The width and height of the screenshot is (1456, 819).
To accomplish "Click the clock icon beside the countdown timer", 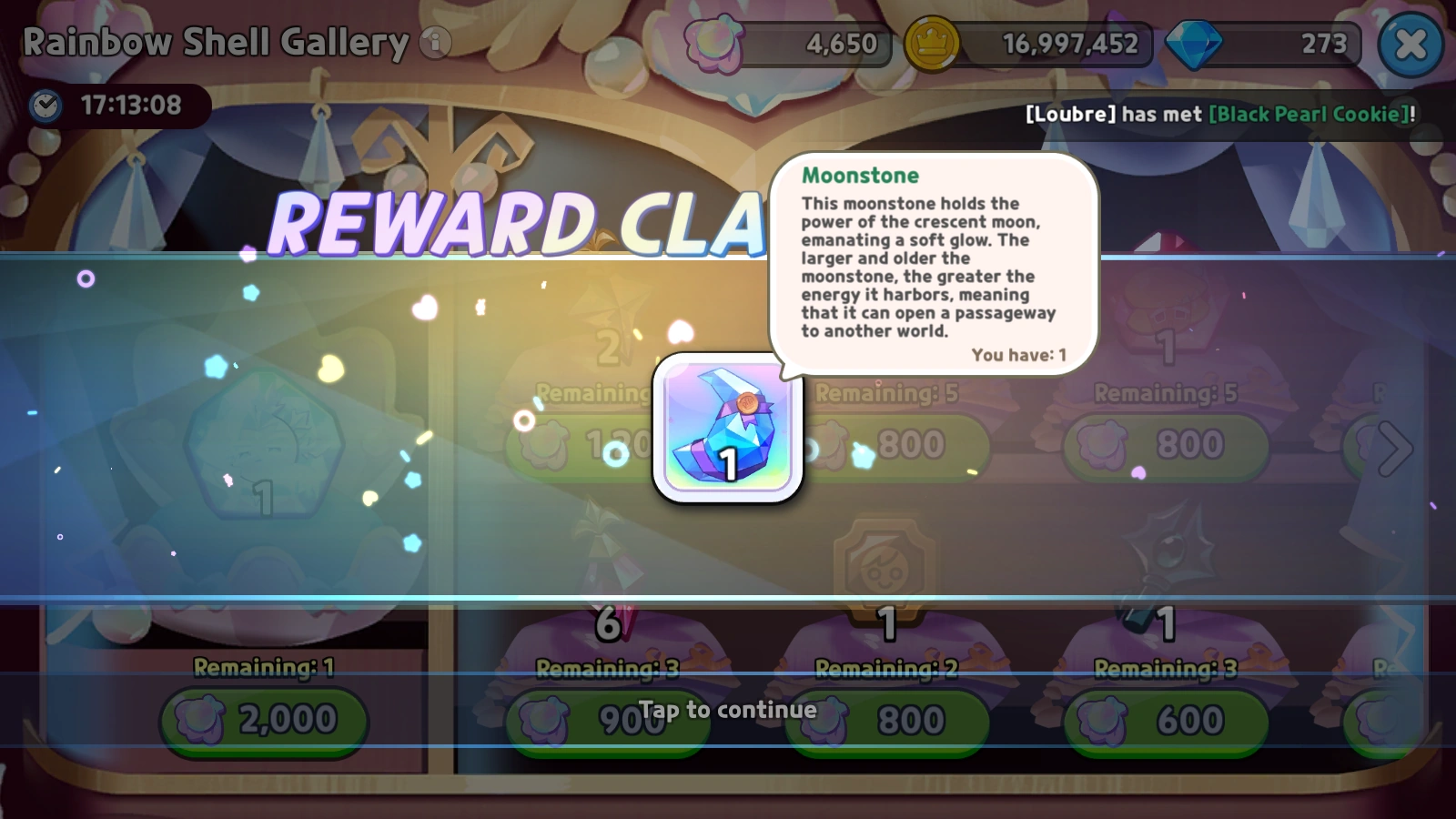I will 45,106.
